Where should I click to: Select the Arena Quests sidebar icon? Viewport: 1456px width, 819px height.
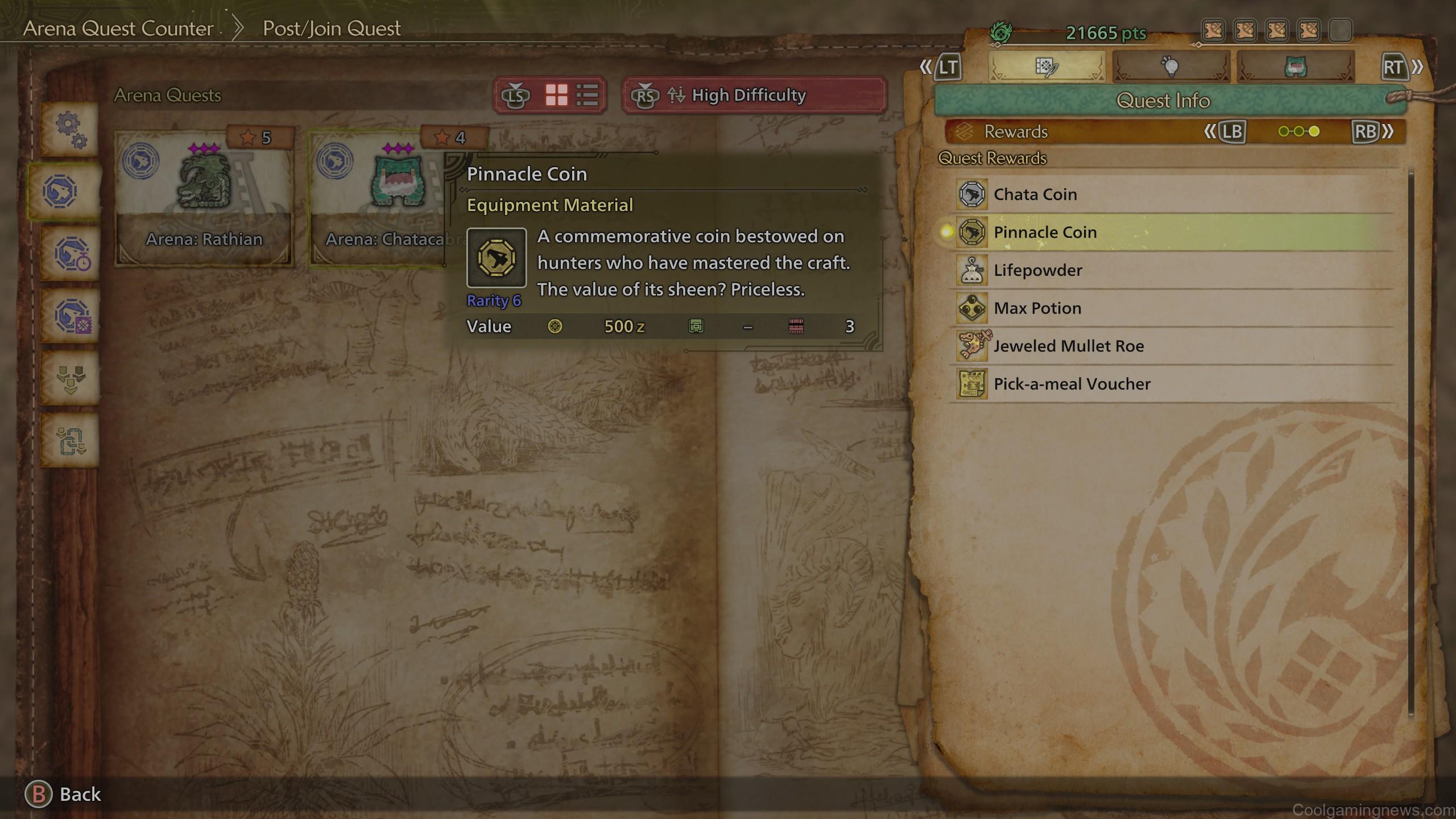click(67, 192)
